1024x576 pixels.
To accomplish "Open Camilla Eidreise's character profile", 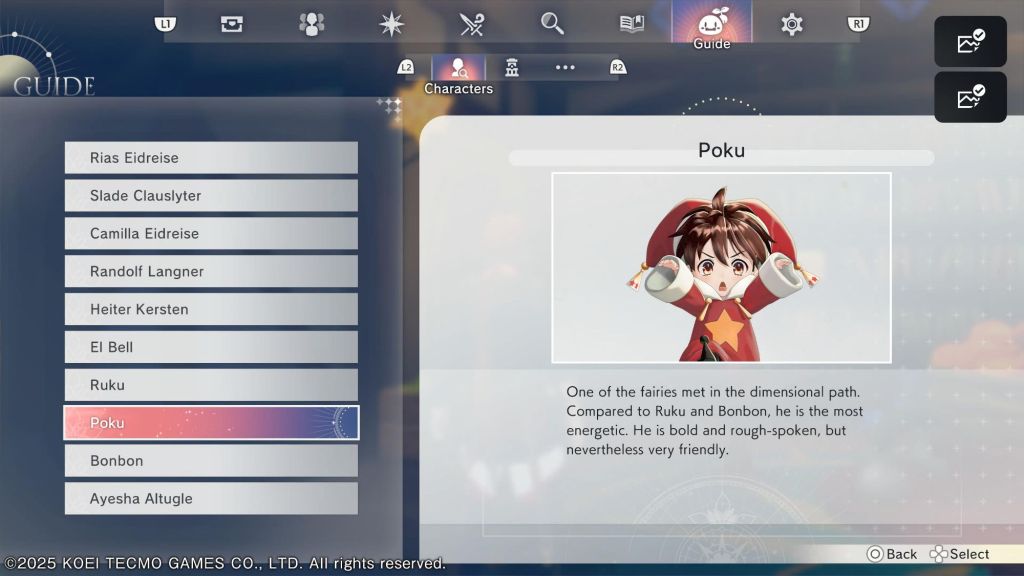I will [211, 234].
